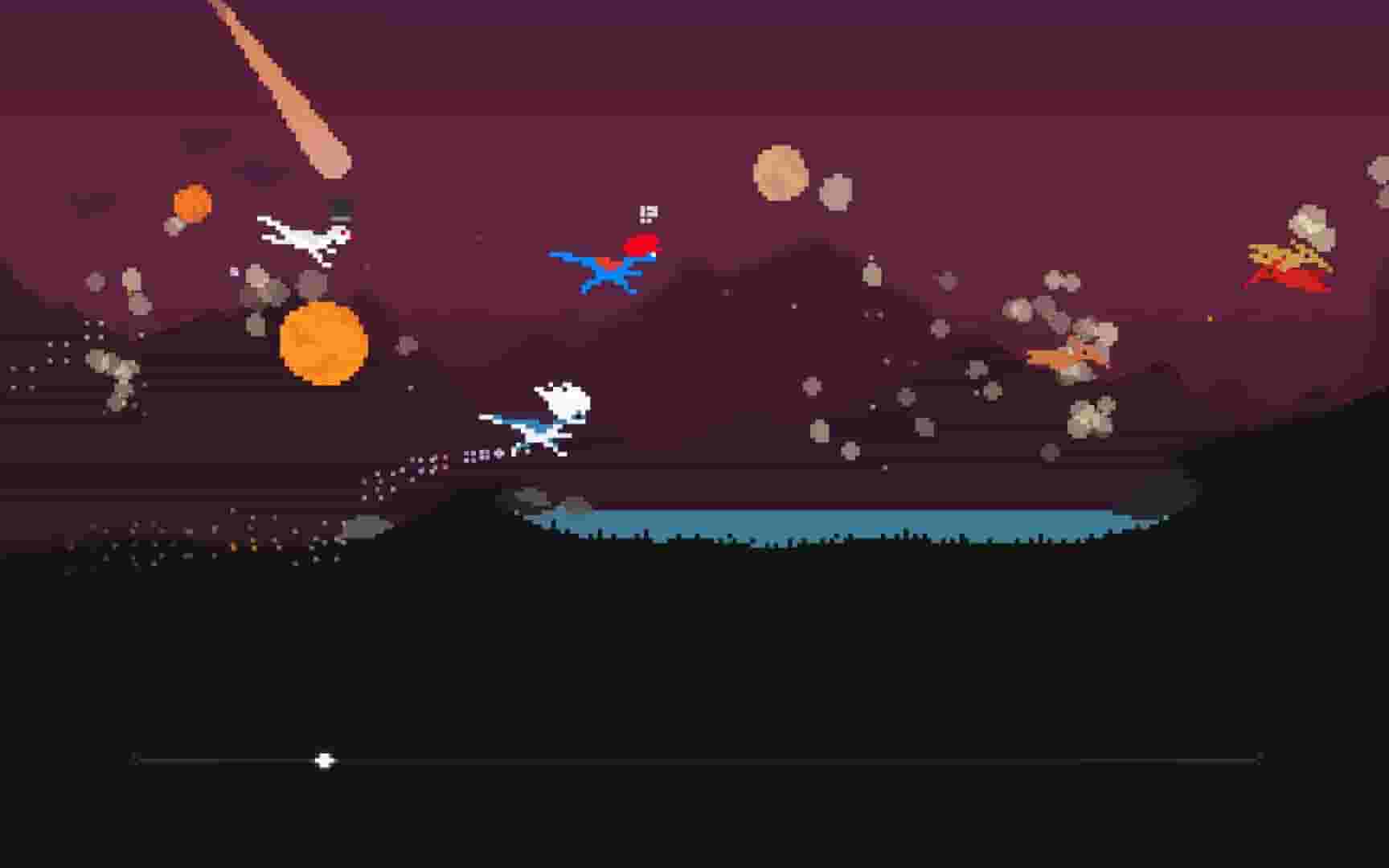This screenshot has width=1389, height=868.
Task: Click the large orange planet sprite
Action: point(326,342)
